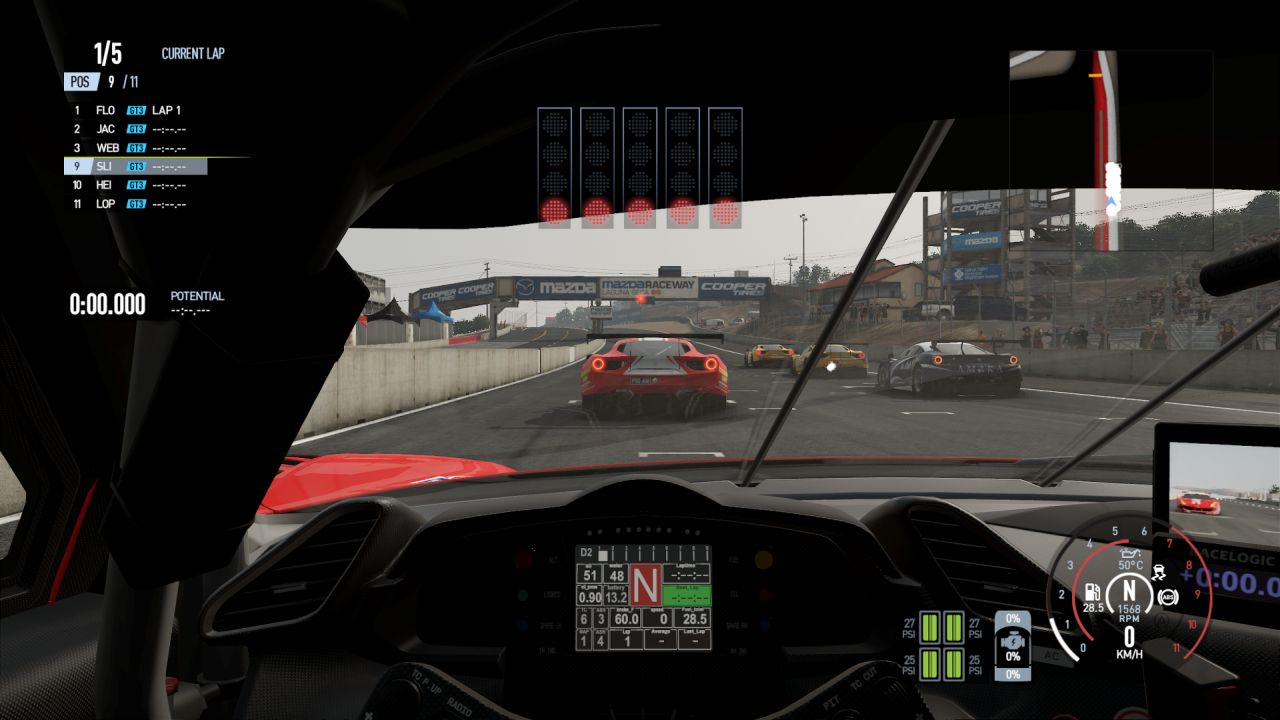Open the track minimap
This screenshot has height=720, width=1280.
(x=1110, y=150)
